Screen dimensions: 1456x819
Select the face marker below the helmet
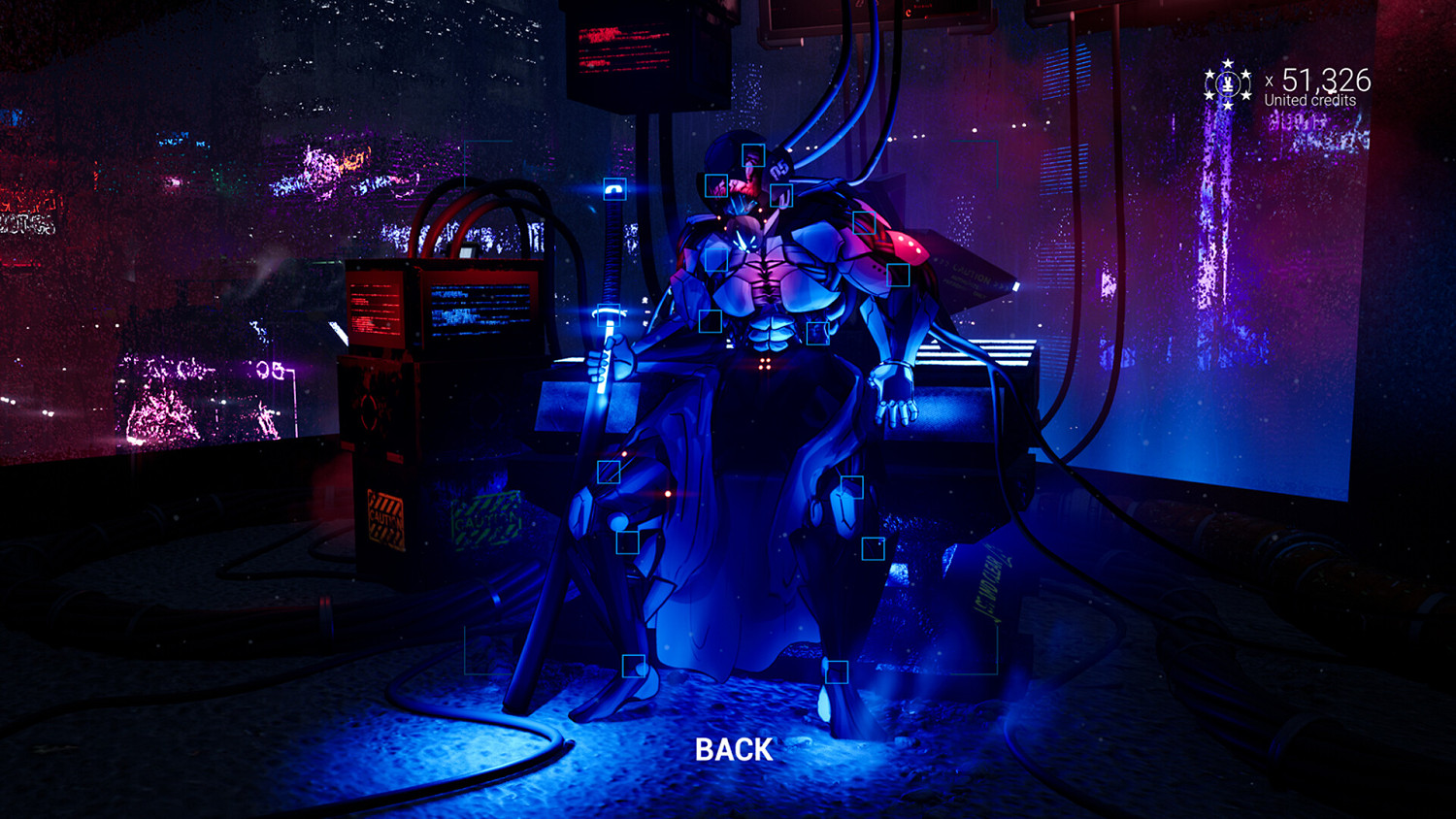coord(716,186)
